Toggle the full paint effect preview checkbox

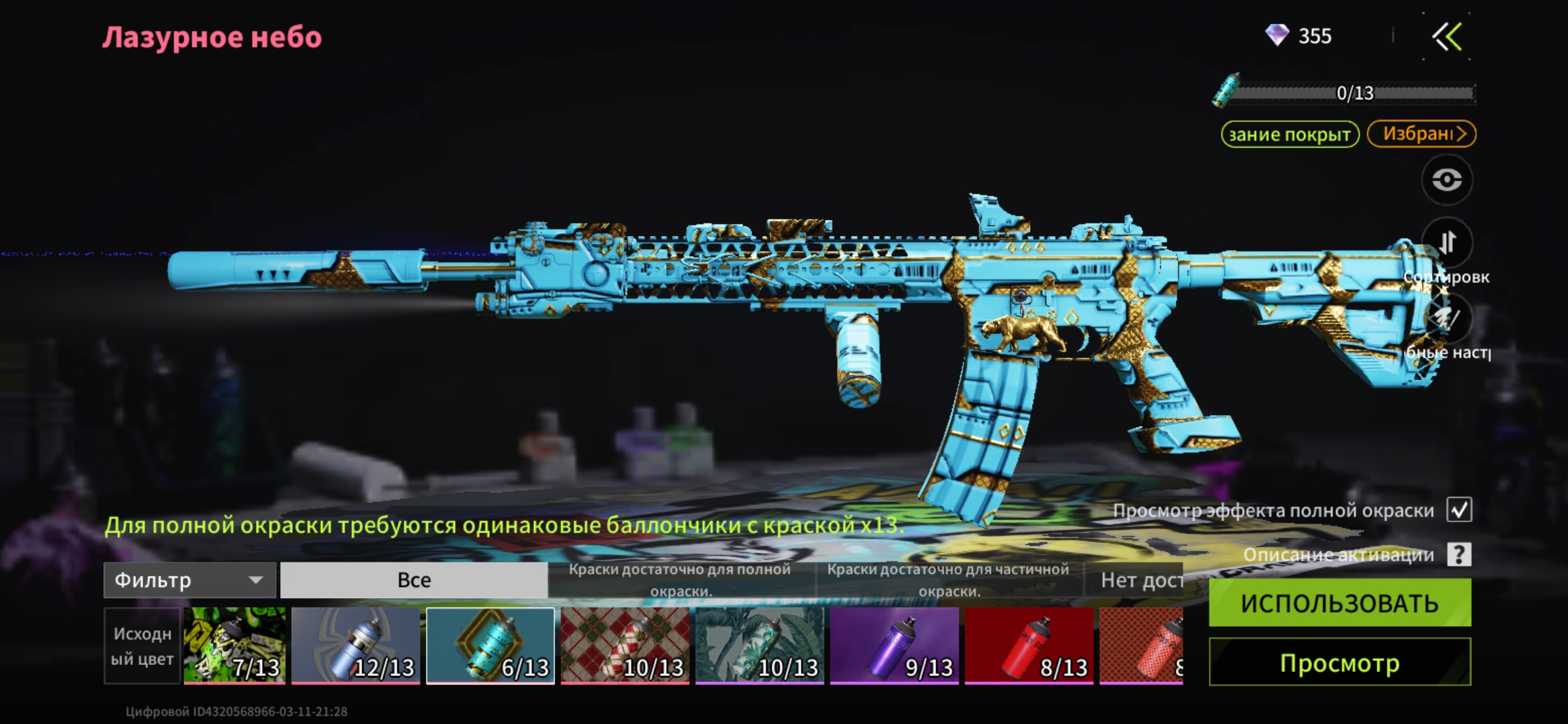1459,509
